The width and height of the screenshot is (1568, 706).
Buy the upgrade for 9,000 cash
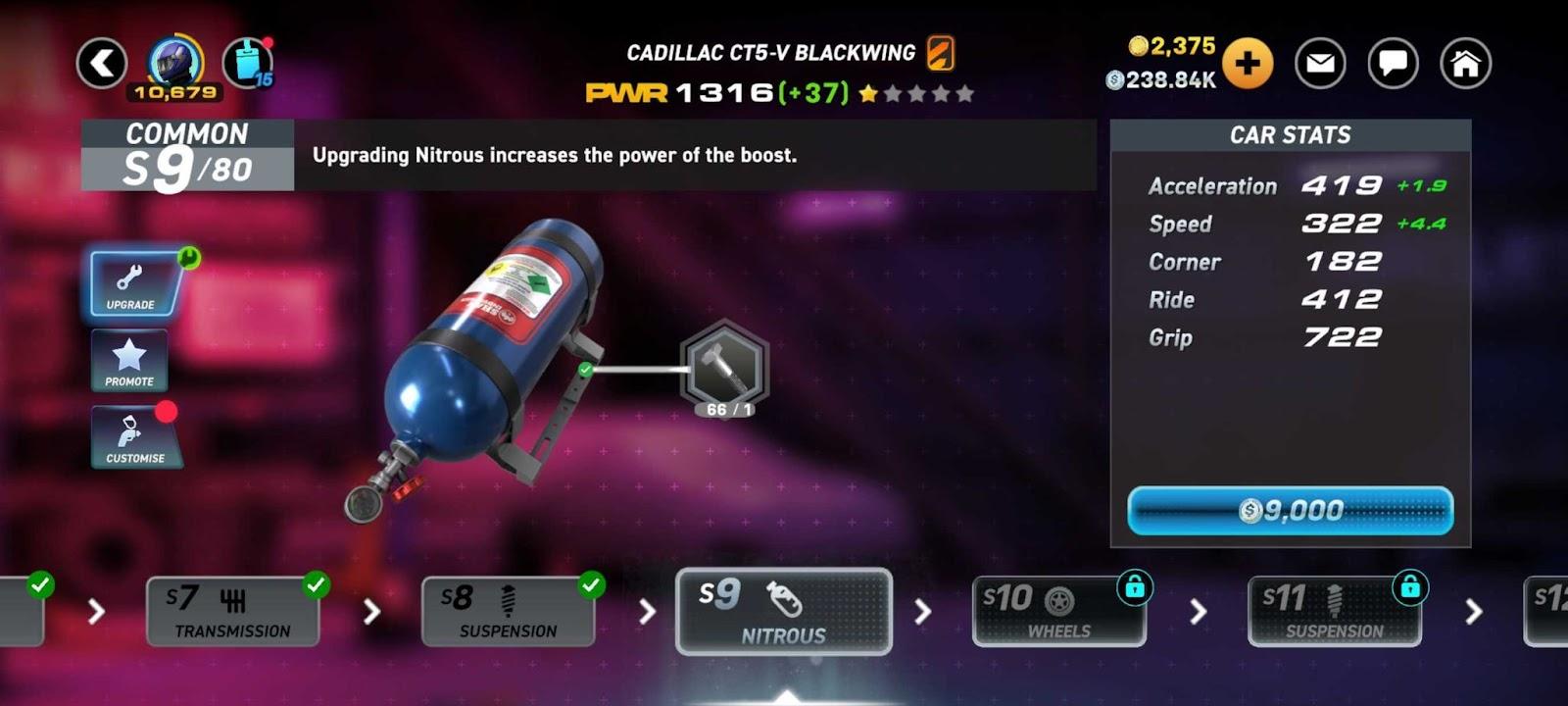[x=1290, y=511]
